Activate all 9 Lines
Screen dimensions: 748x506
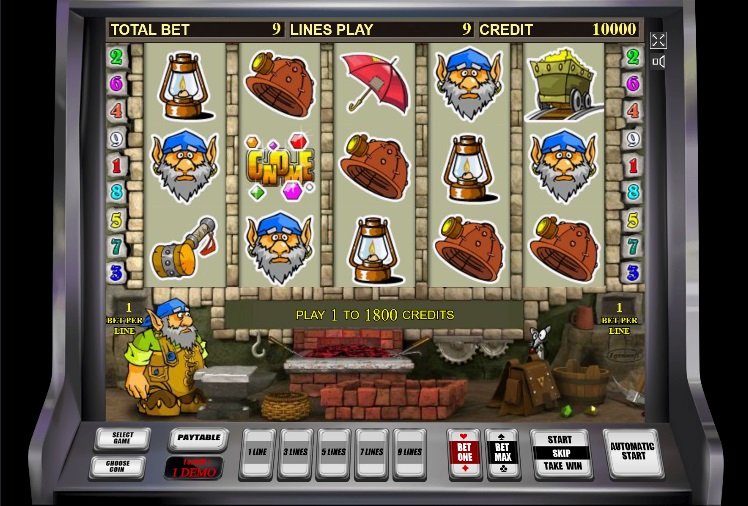[x=408, y=453]
